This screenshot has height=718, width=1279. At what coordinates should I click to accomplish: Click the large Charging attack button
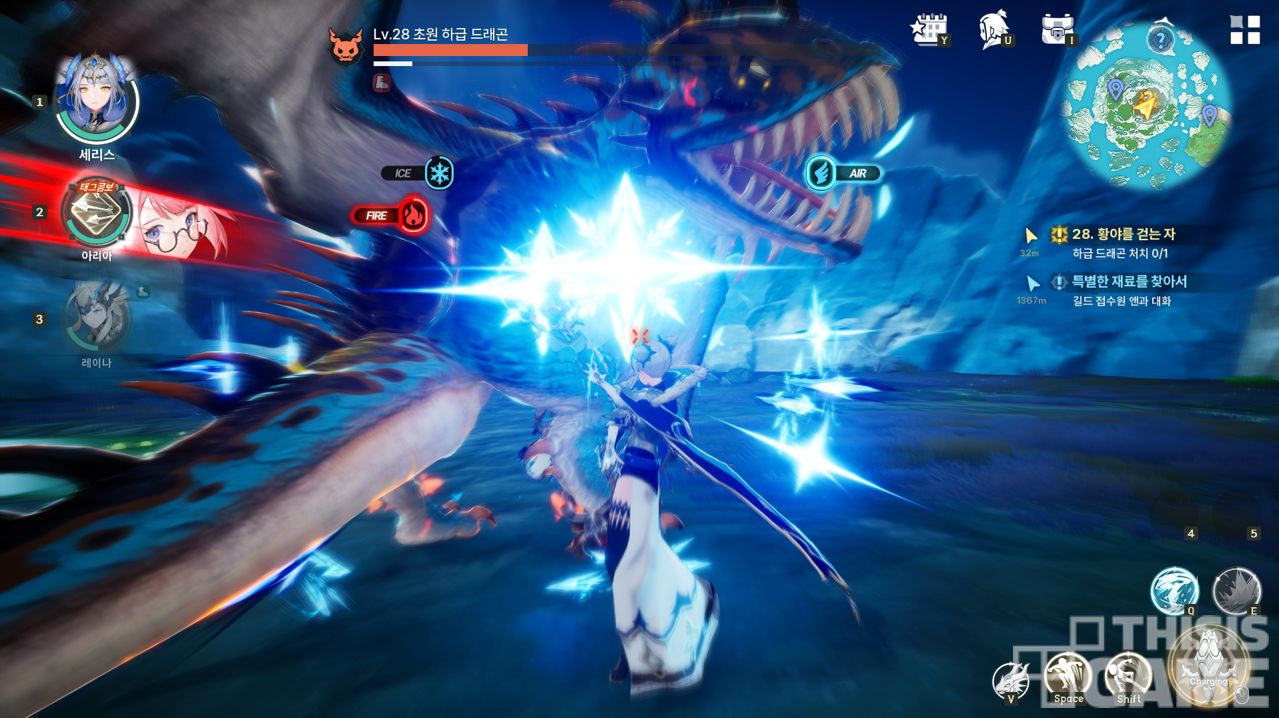pos(1208,664)
